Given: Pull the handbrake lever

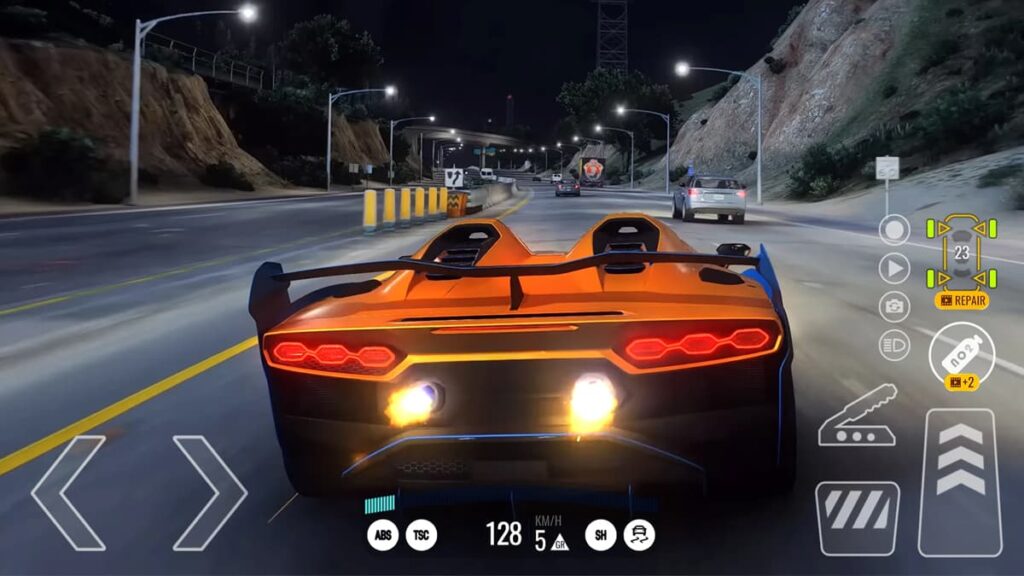Looking at the screenshot, I should tap(857, 415).
